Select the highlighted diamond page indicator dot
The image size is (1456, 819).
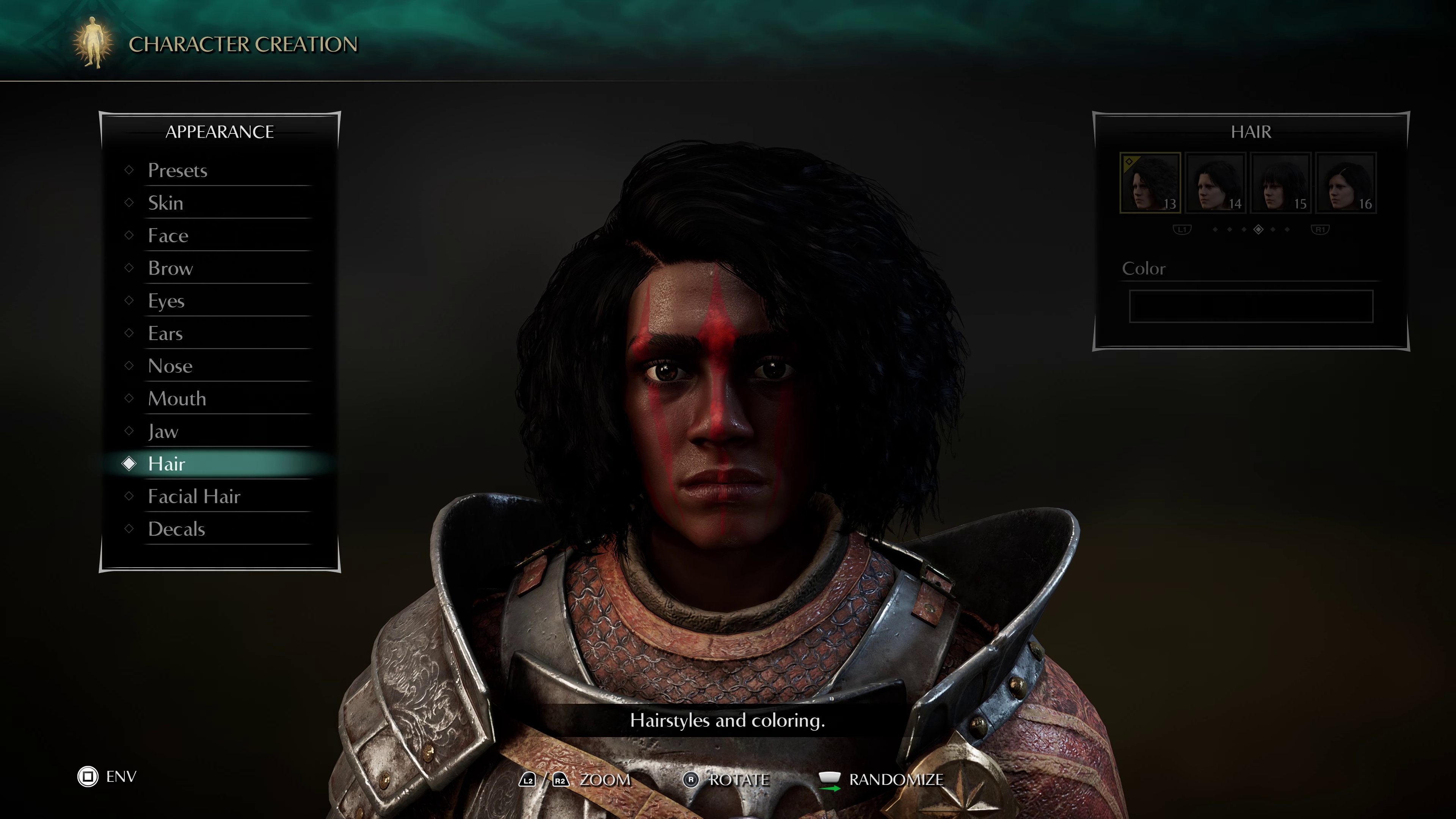(1259, 229)
